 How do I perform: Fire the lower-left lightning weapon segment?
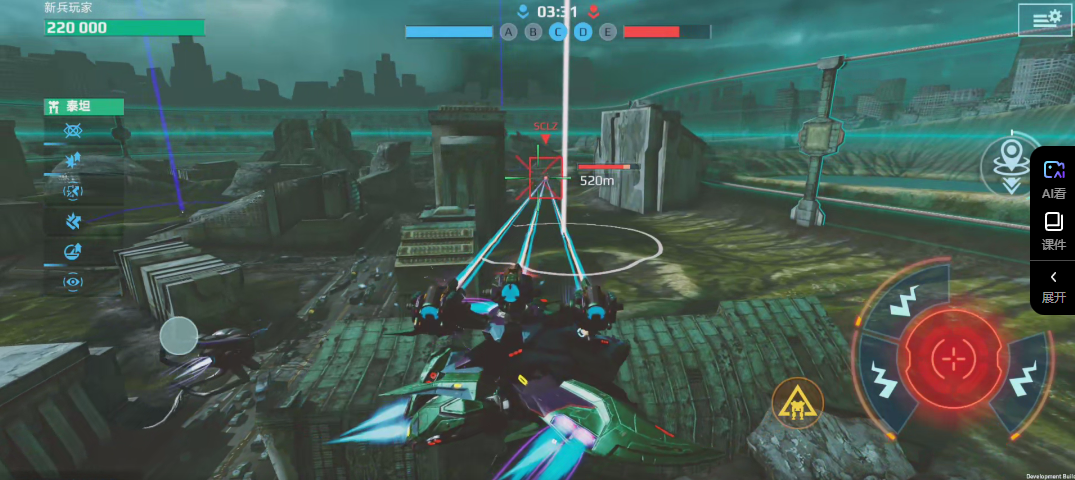pos(884,380)
